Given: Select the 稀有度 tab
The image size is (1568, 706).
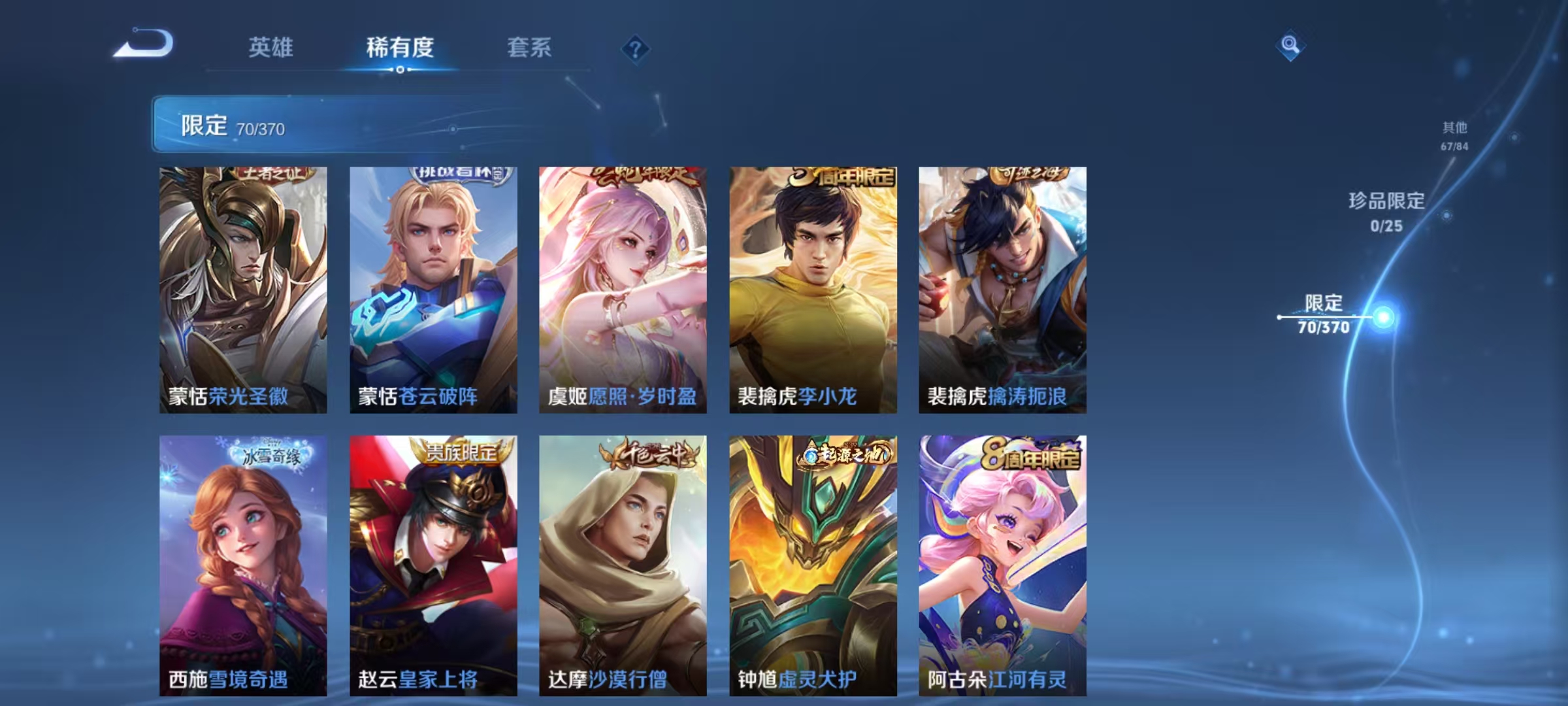Looking at the screenshot, I should (400, 48).
